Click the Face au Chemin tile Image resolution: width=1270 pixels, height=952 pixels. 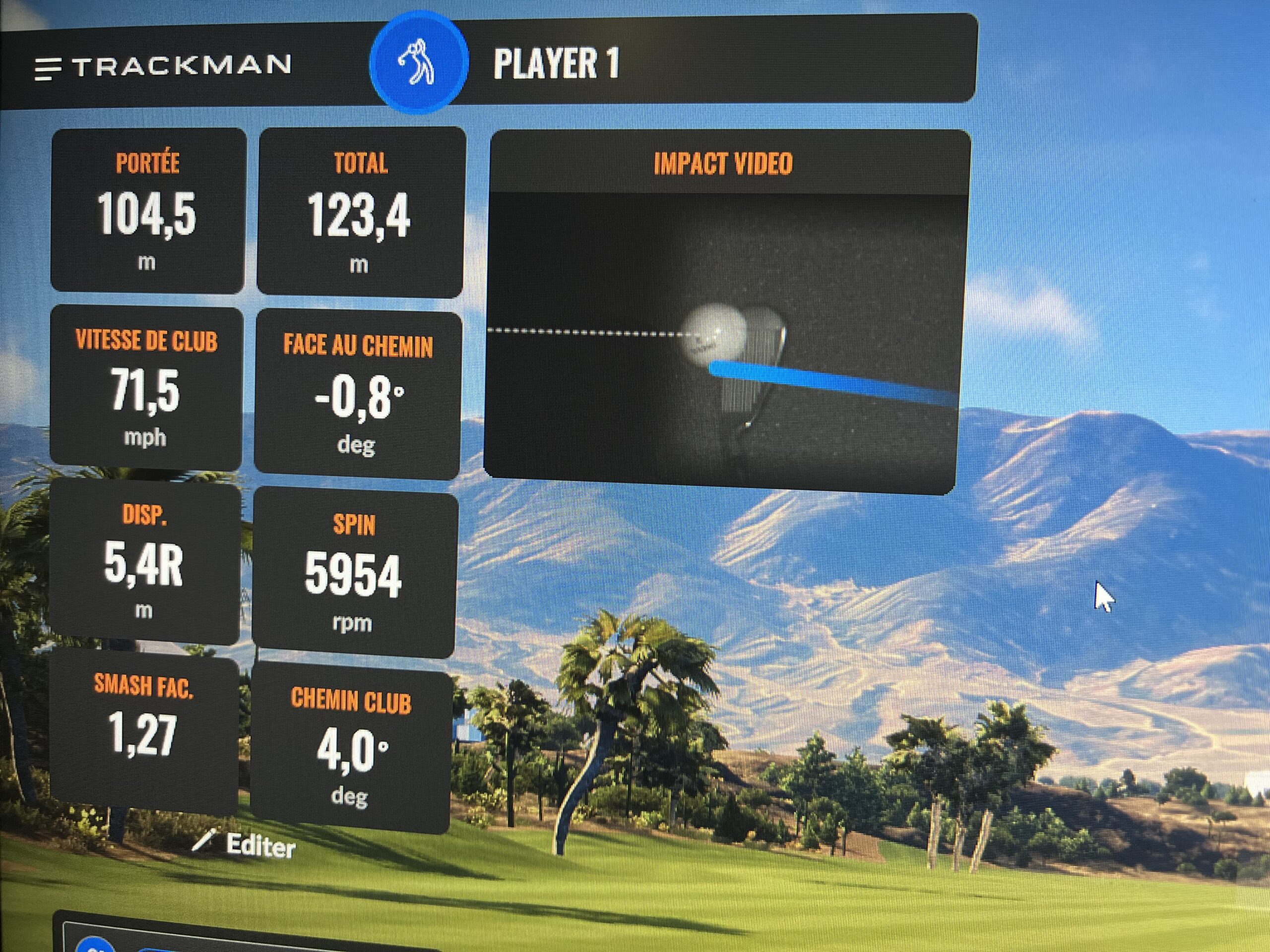[x=357, y=394]
